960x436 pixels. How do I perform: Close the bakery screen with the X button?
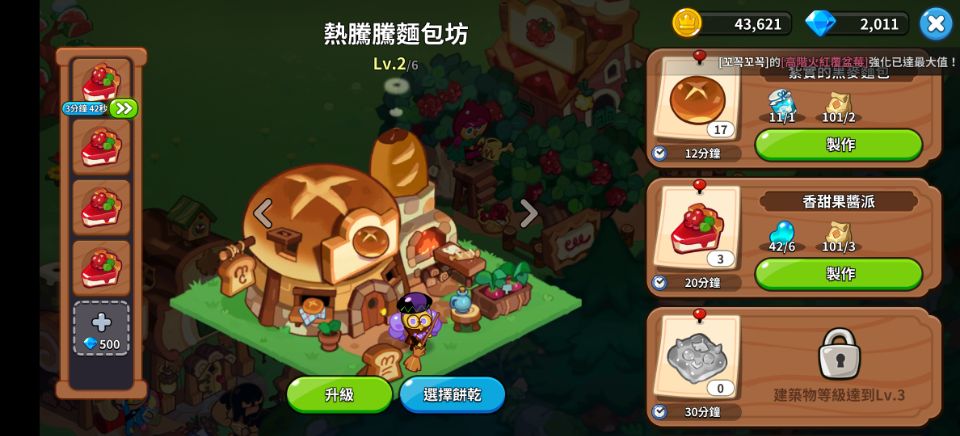coord(936,24)
